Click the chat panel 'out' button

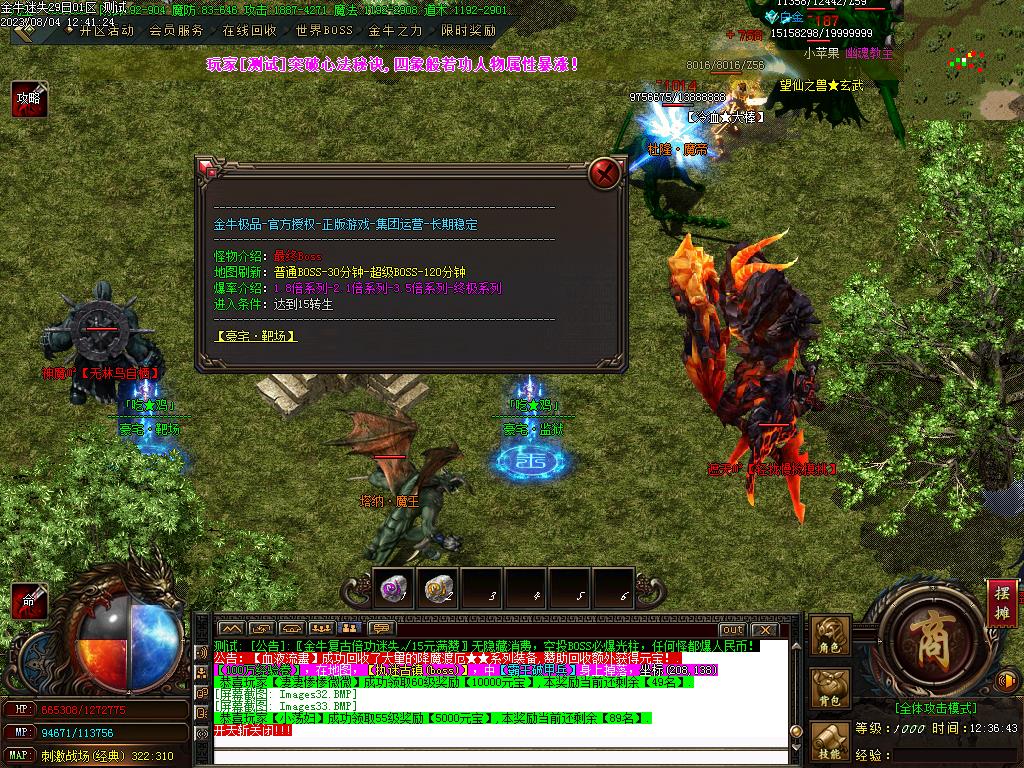pos(733,629)
